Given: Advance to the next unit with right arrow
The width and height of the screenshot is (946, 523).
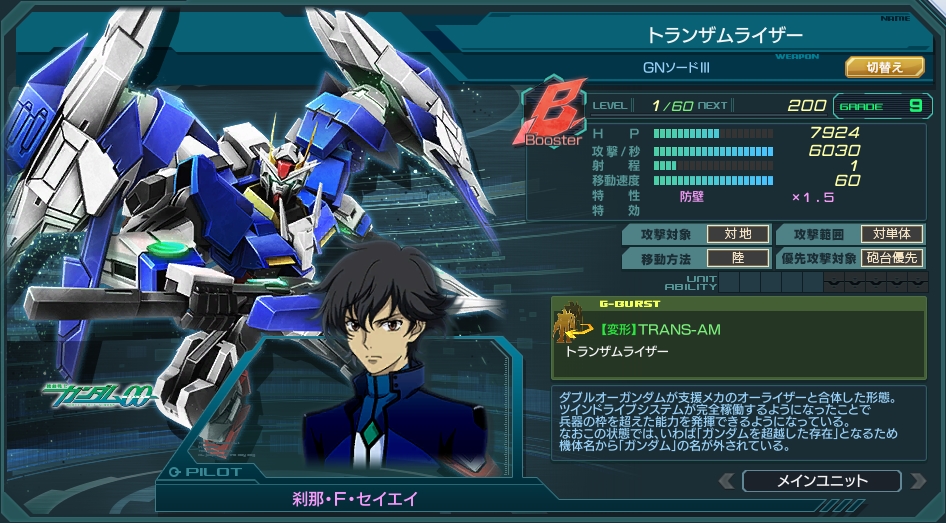Looking at the screenshot, I should pos(916,481).
